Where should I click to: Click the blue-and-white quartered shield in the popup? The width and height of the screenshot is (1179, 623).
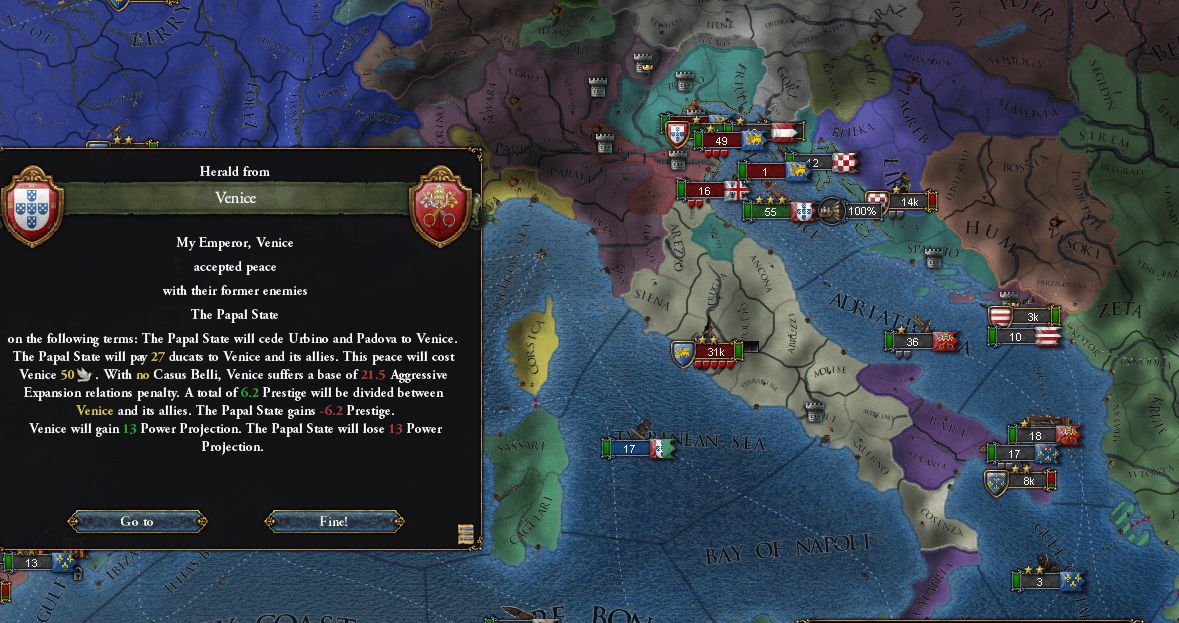pyautogui.click(x=35, y=210)
